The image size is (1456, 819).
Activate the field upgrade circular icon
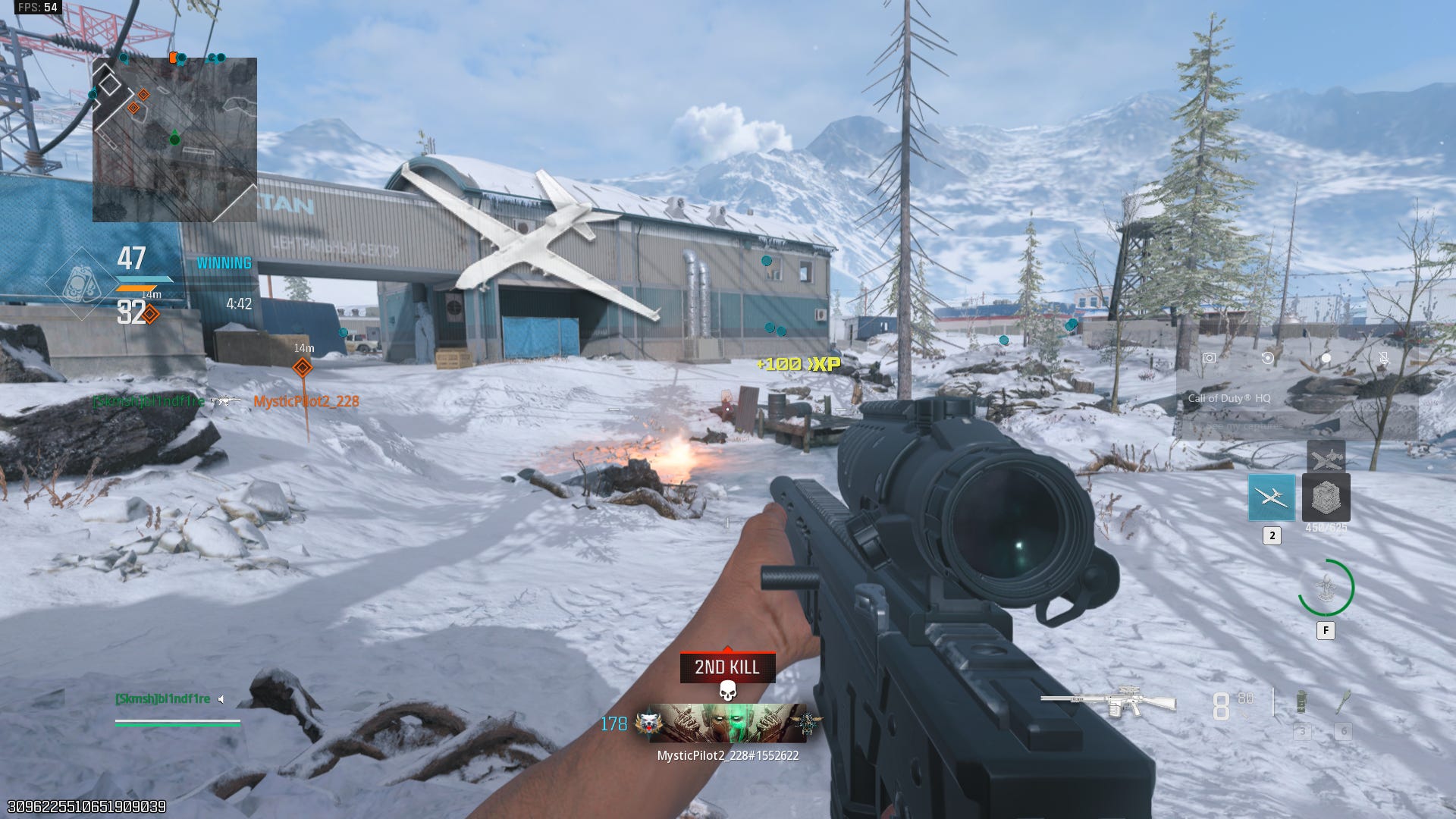(x=1326, y=588)
